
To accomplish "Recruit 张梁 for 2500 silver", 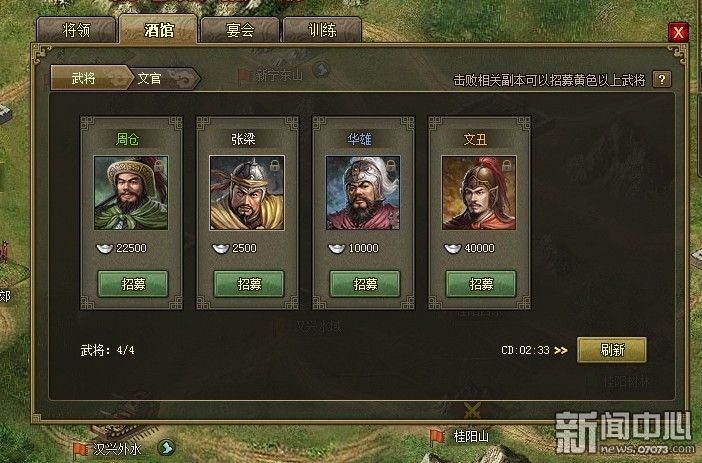I will click(248, 283).
